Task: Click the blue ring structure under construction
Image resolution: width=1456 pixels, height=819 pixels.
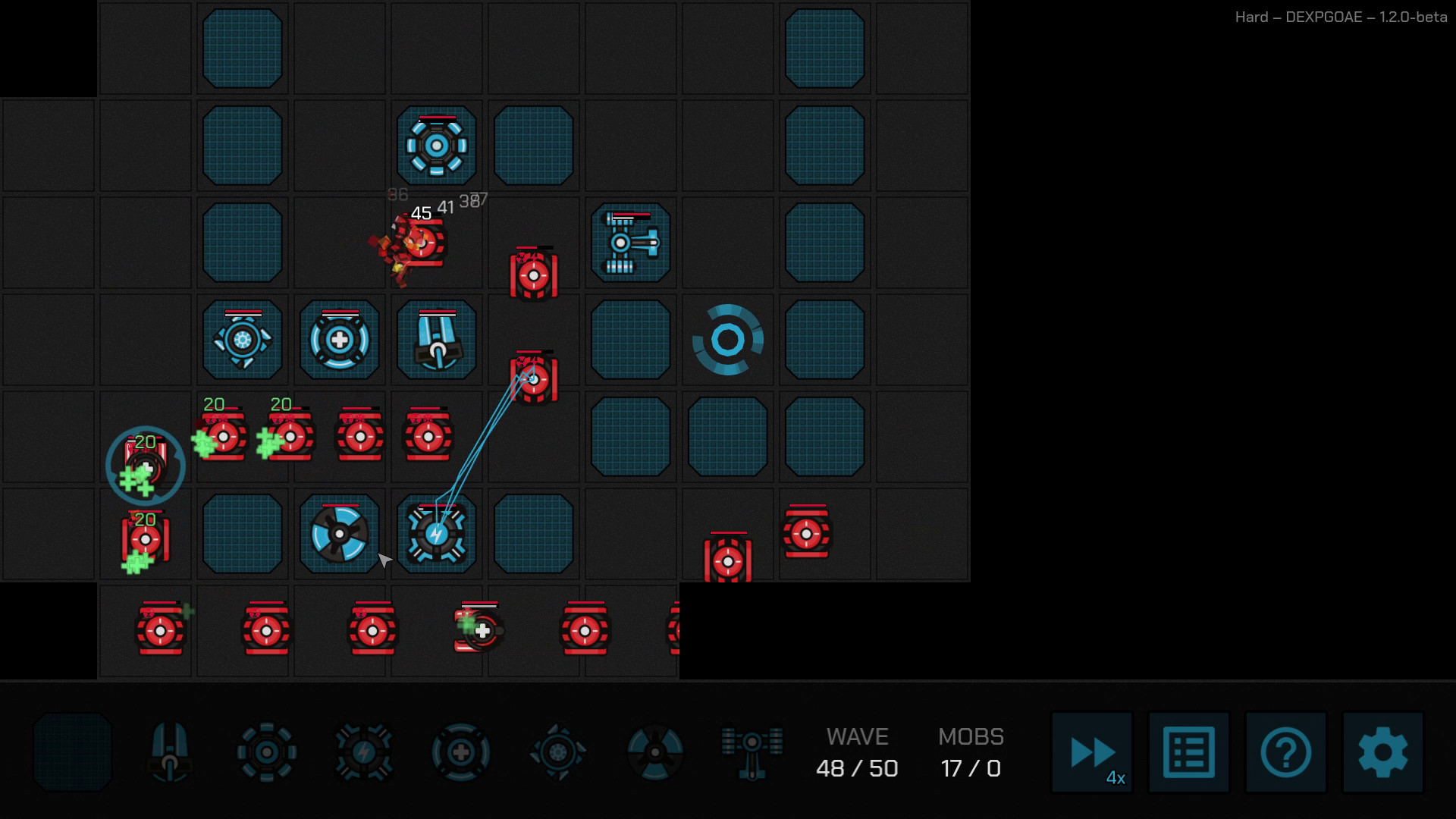Action: (727, 339)
